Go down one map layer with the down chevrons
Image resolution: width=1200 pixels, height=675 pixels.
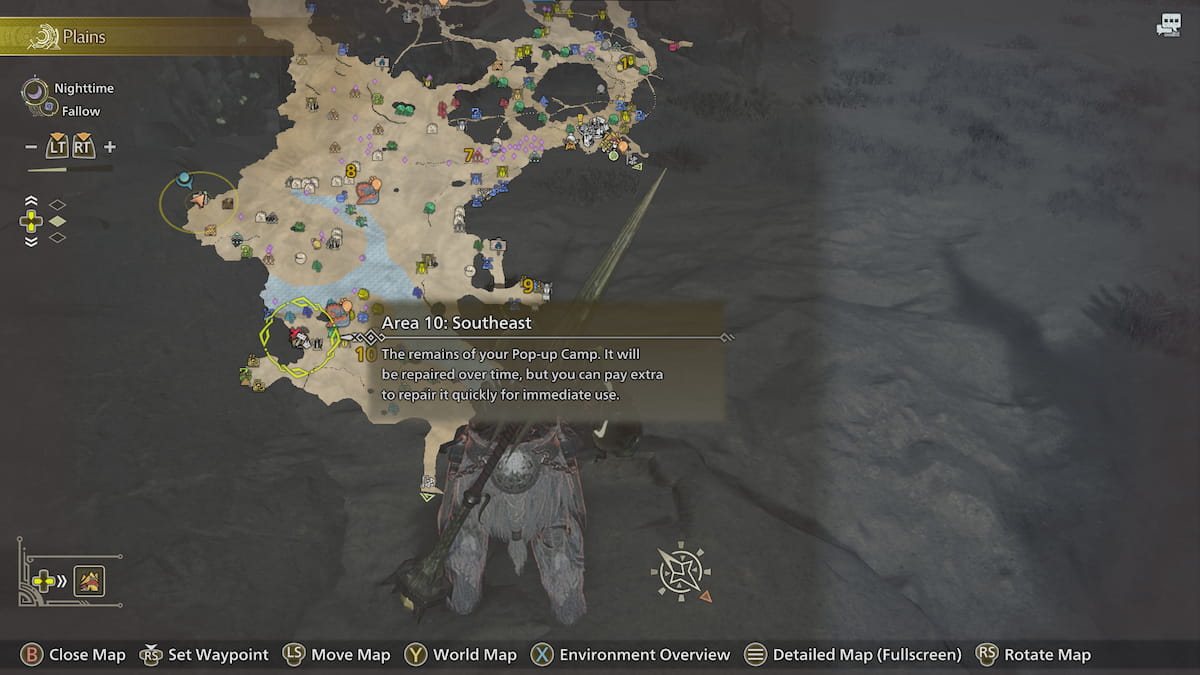(31, 240)
